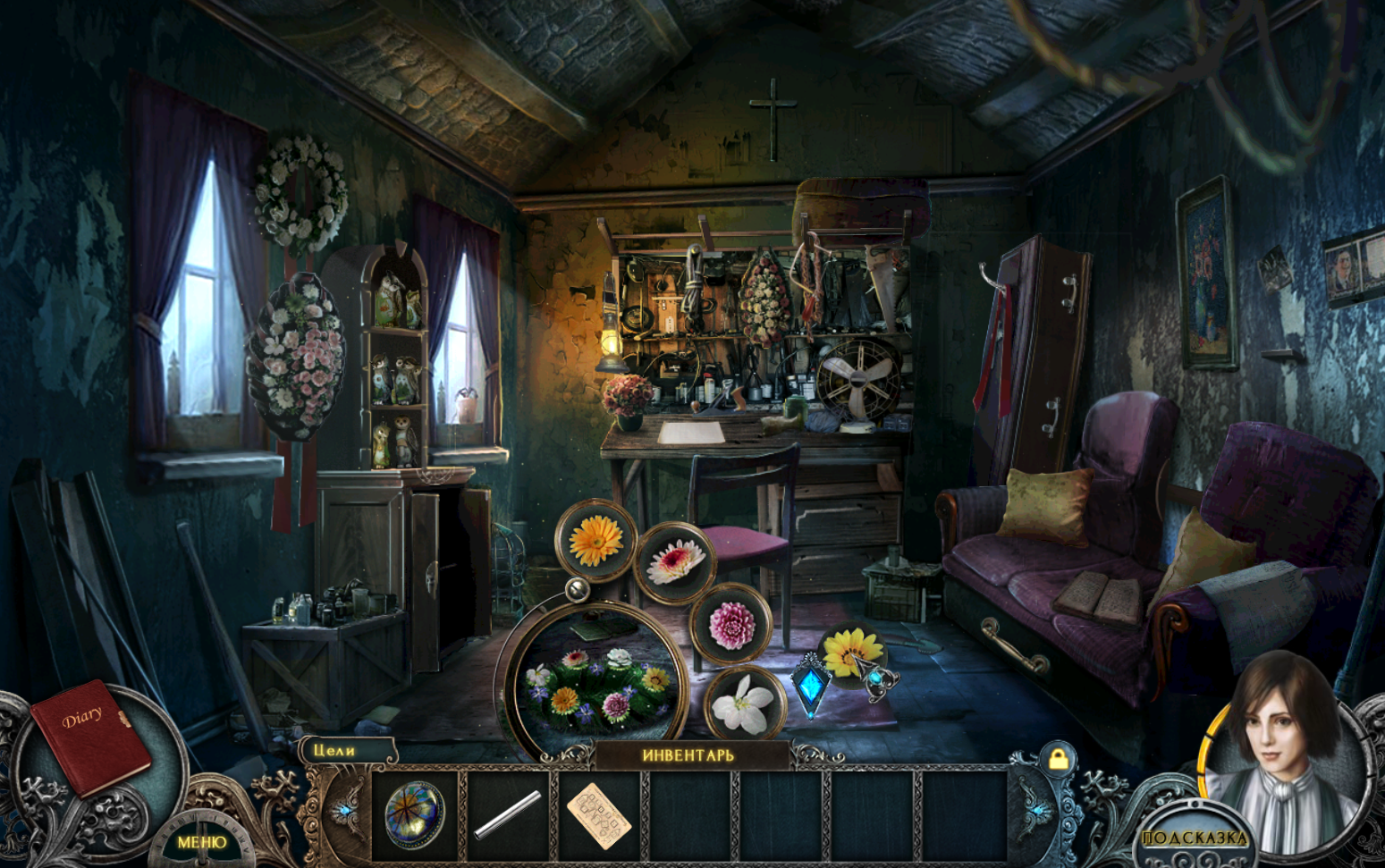This screenshot has height=868, width=1385.
Task: Open the red Diary book
Action: click(x=89, y=735)
